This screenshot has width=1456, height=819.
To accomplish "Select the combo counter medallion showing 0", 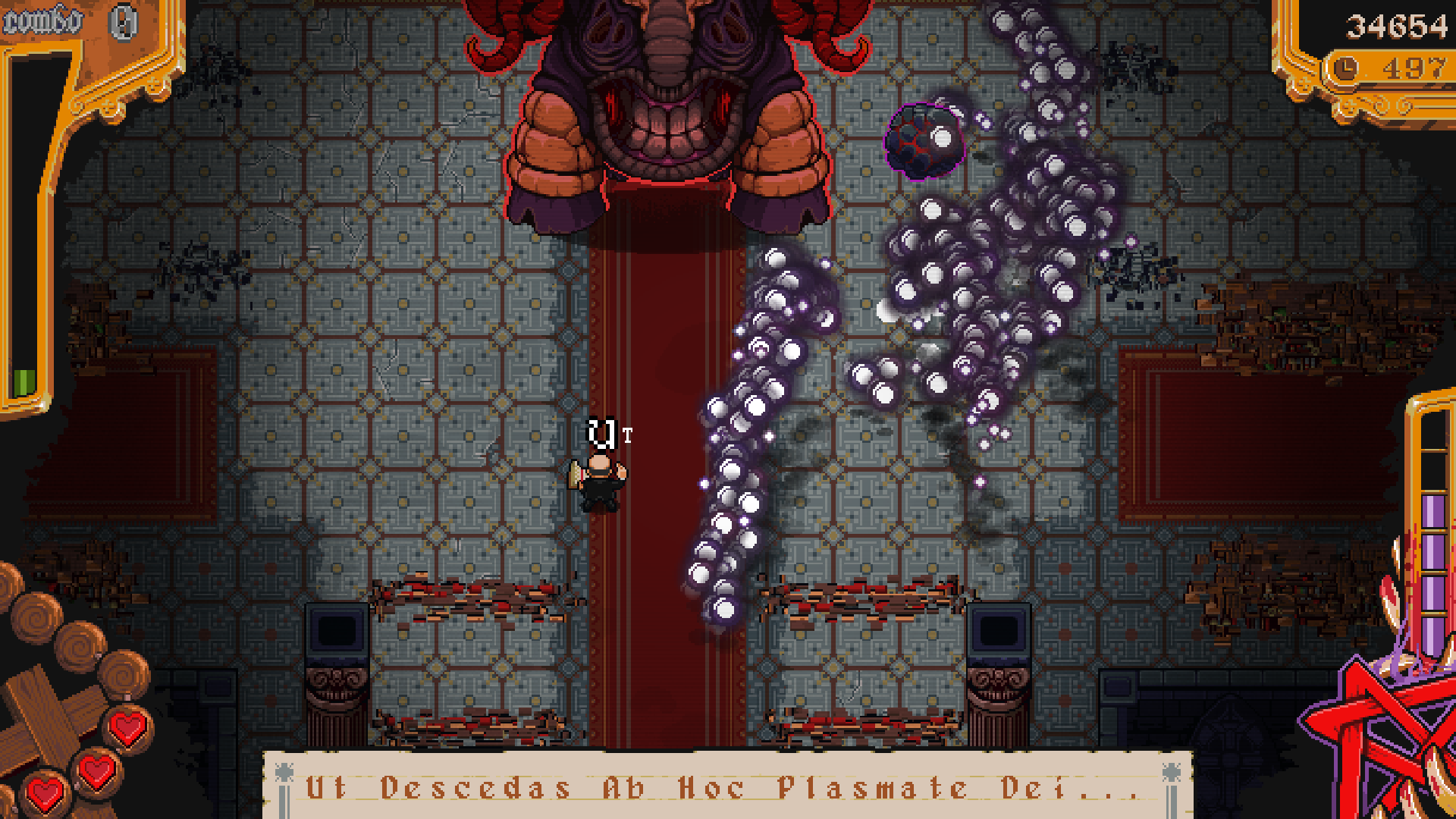I will click(x=121, y=24).
